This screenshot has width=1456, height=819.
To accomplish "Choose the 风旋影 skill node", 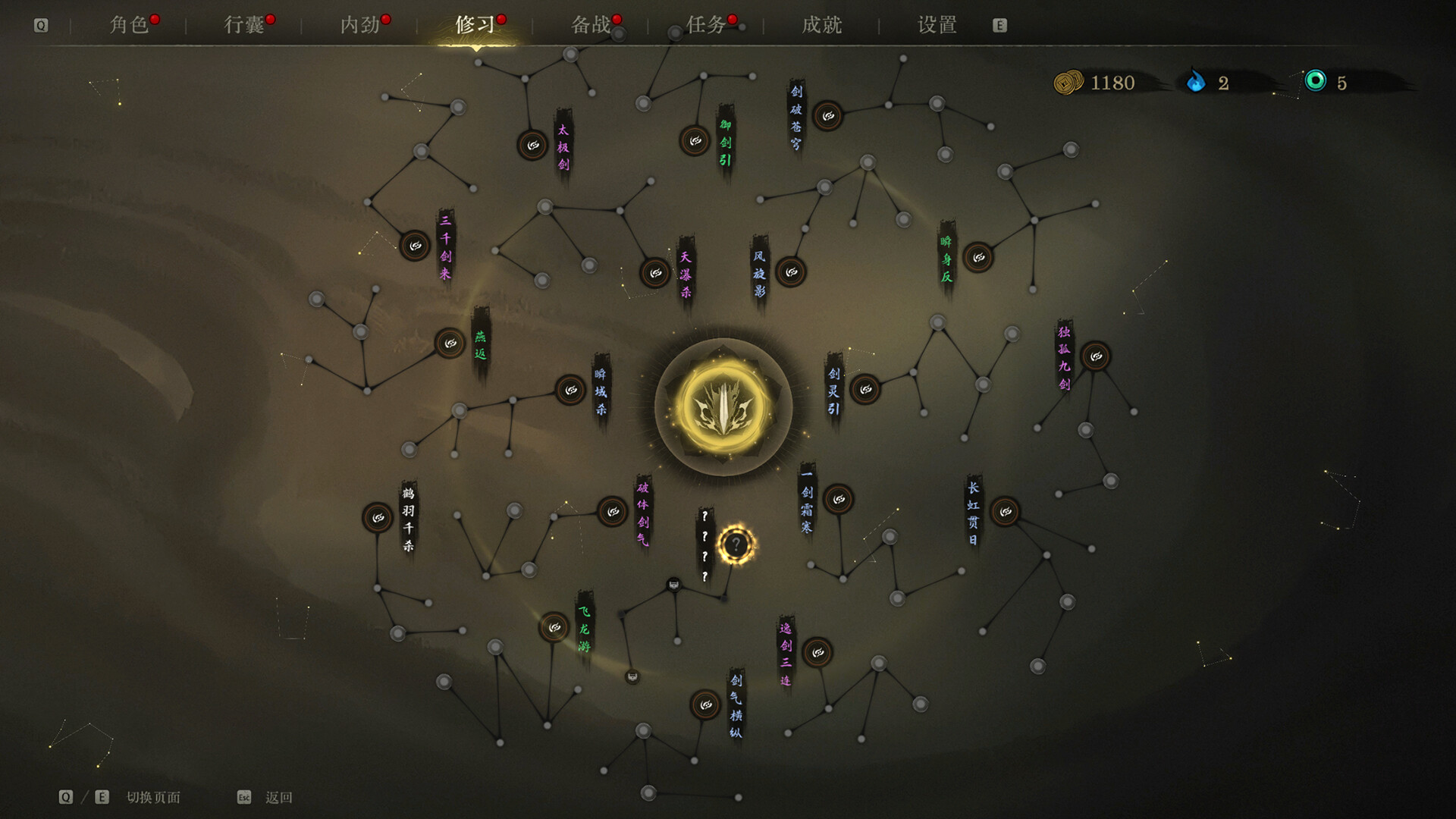I will [x=791, y=271].
